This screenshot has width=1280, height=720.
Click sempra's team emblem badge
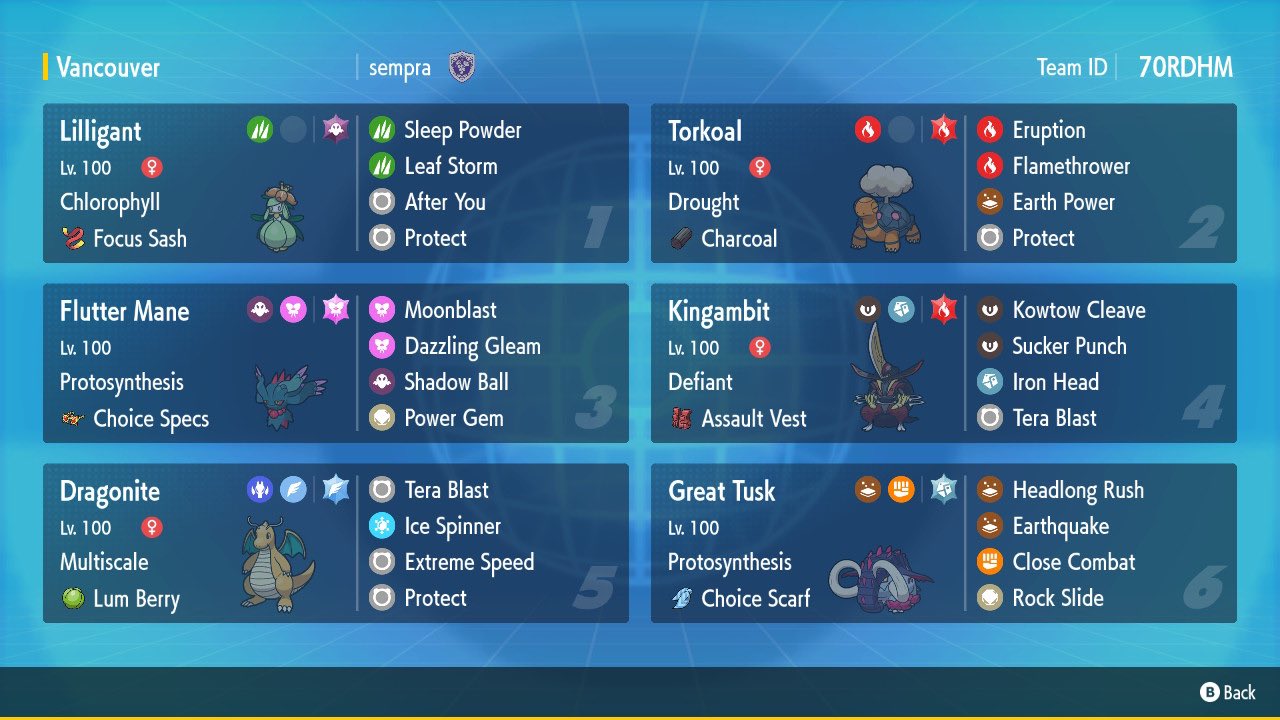click(462, 68)
